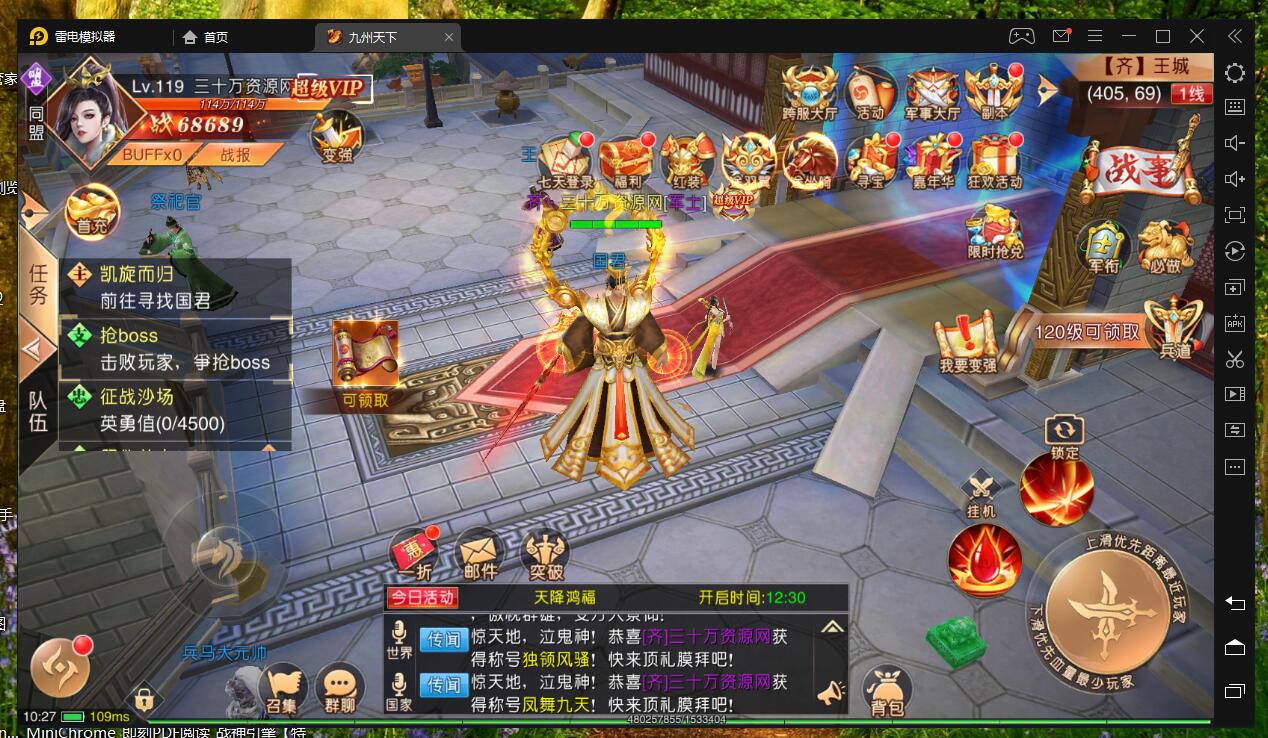Open the 福利 treasure chest rewards
The width and height of the screenshot is (1268, 738).
(626, 162)
